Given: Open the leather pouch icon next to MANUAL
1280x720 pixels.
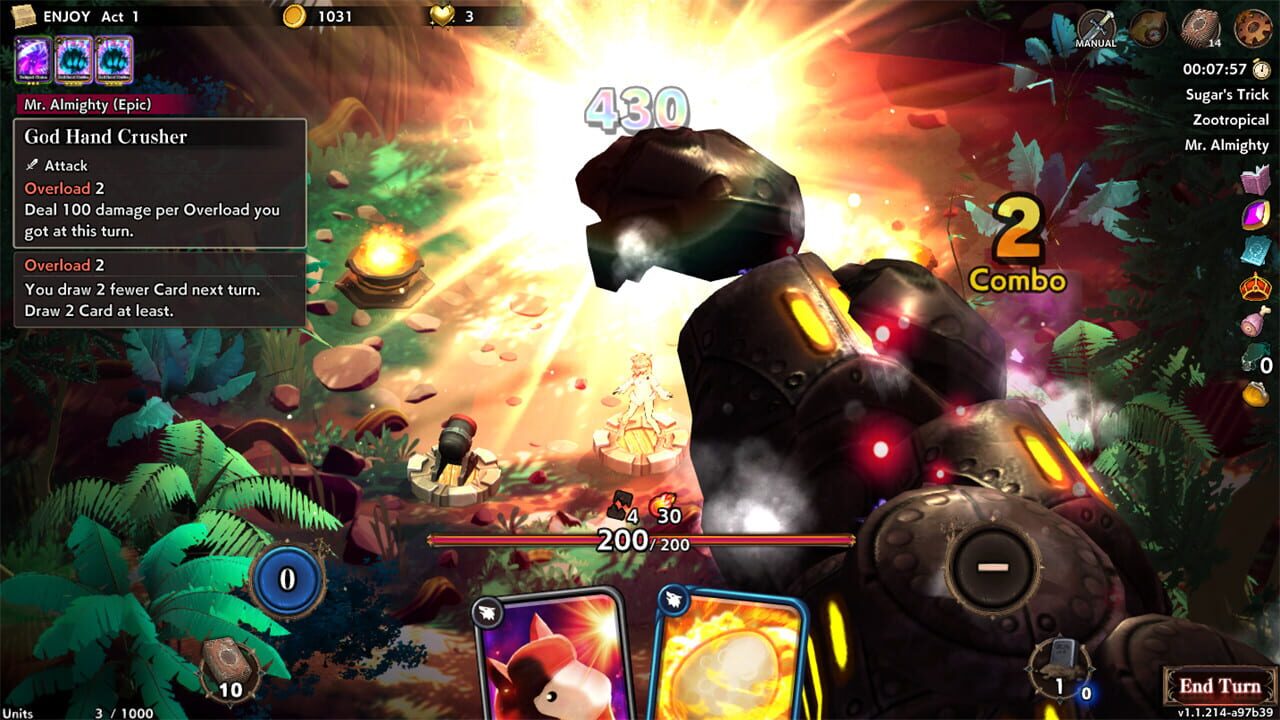Looking at the screenshot, I should click(1147, 28).
